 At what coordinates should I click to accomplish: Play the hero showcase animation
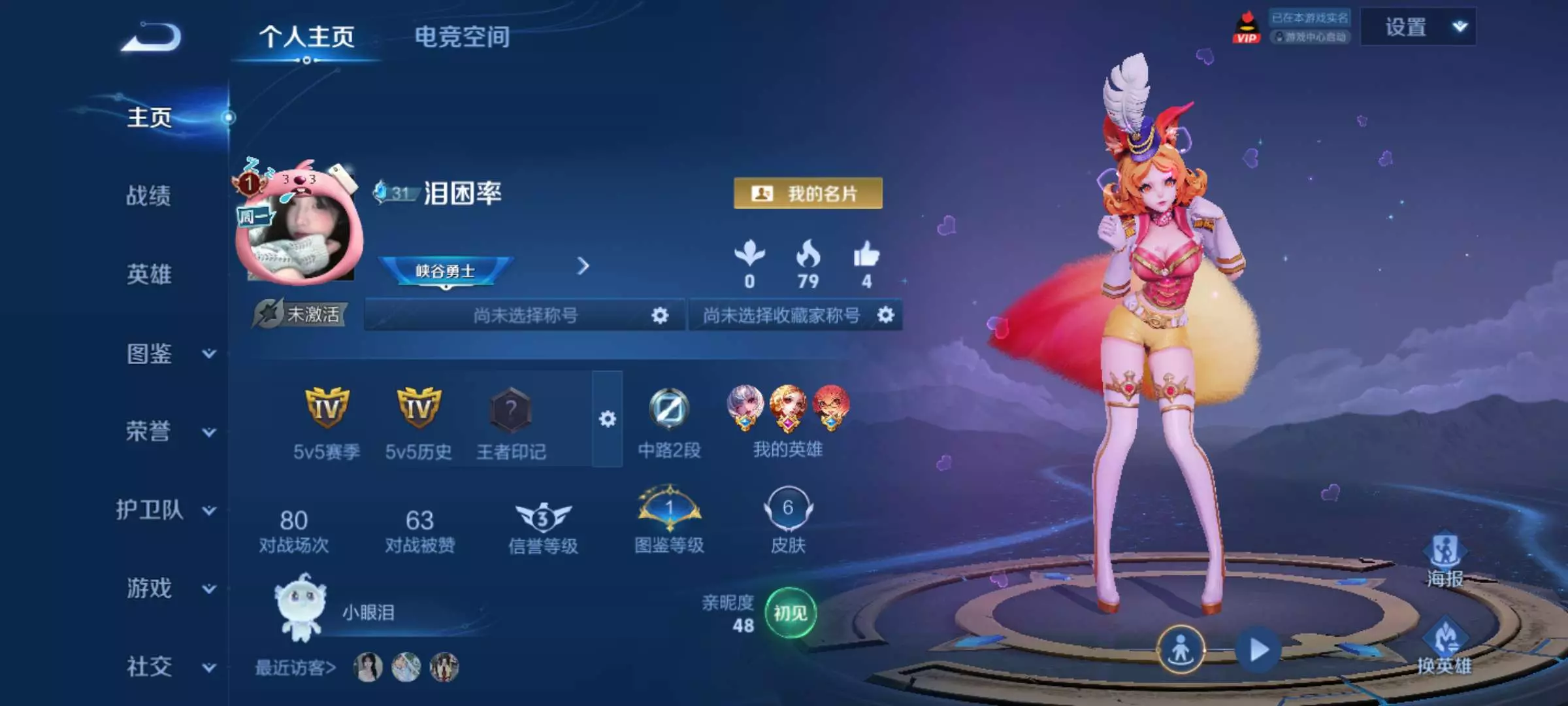pos(1258,650)
